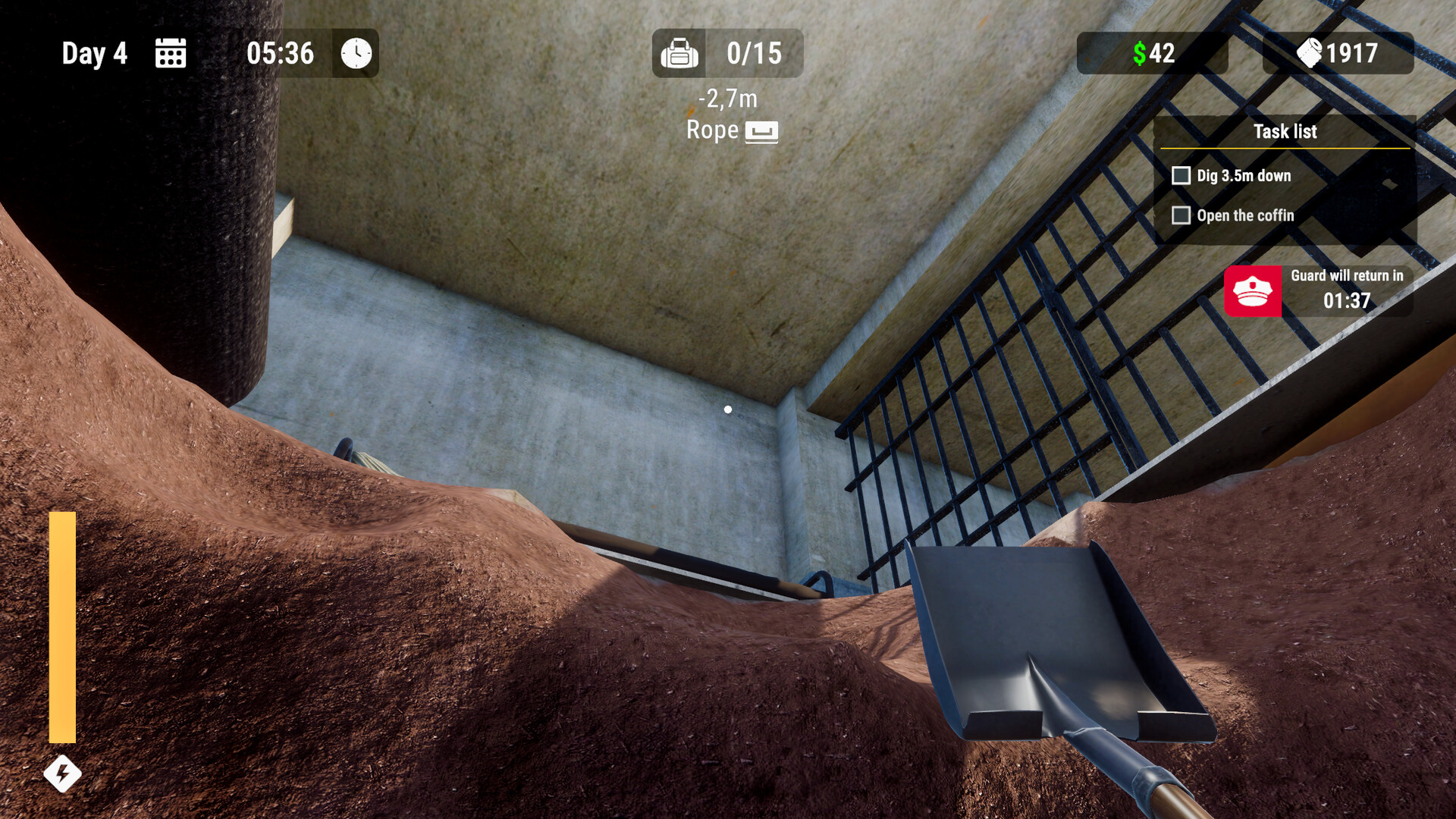Toggle the Dig 3.5m down objective complete
Viewport: 1456px width, 819px height.
tap(1181, 175)
